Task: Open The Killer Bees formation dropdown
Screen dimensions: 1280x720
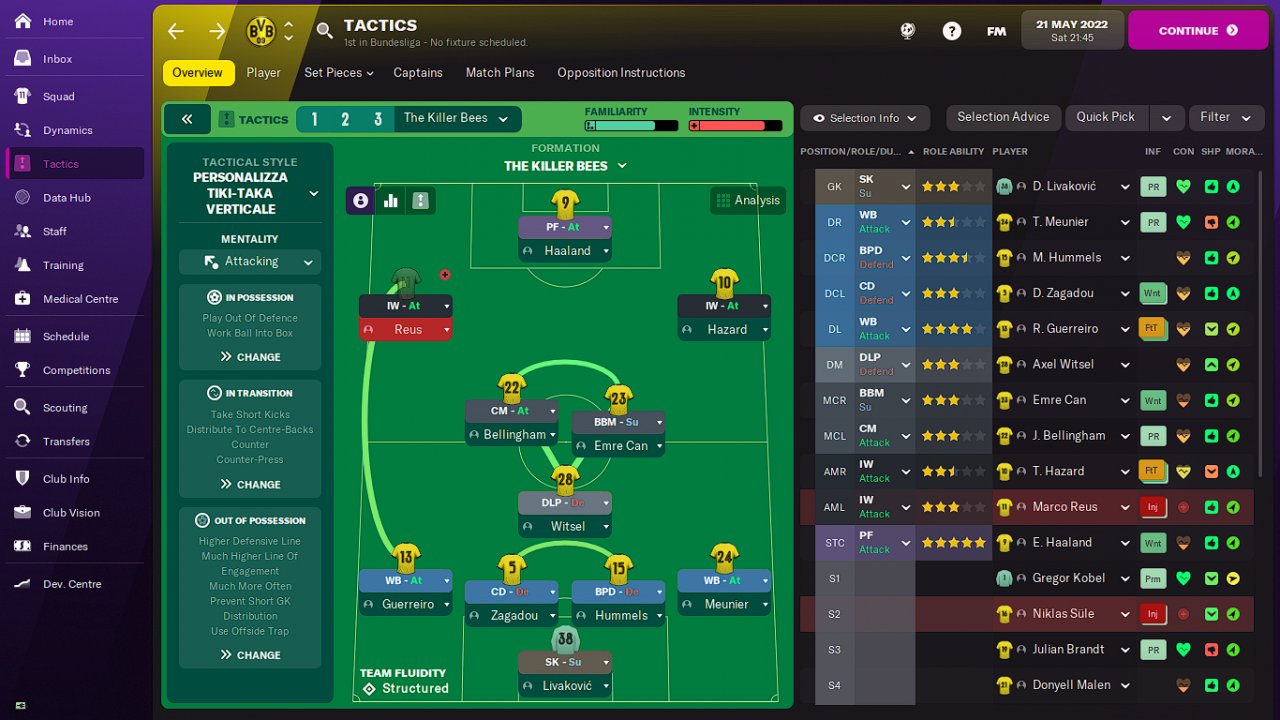Action: 565,166
